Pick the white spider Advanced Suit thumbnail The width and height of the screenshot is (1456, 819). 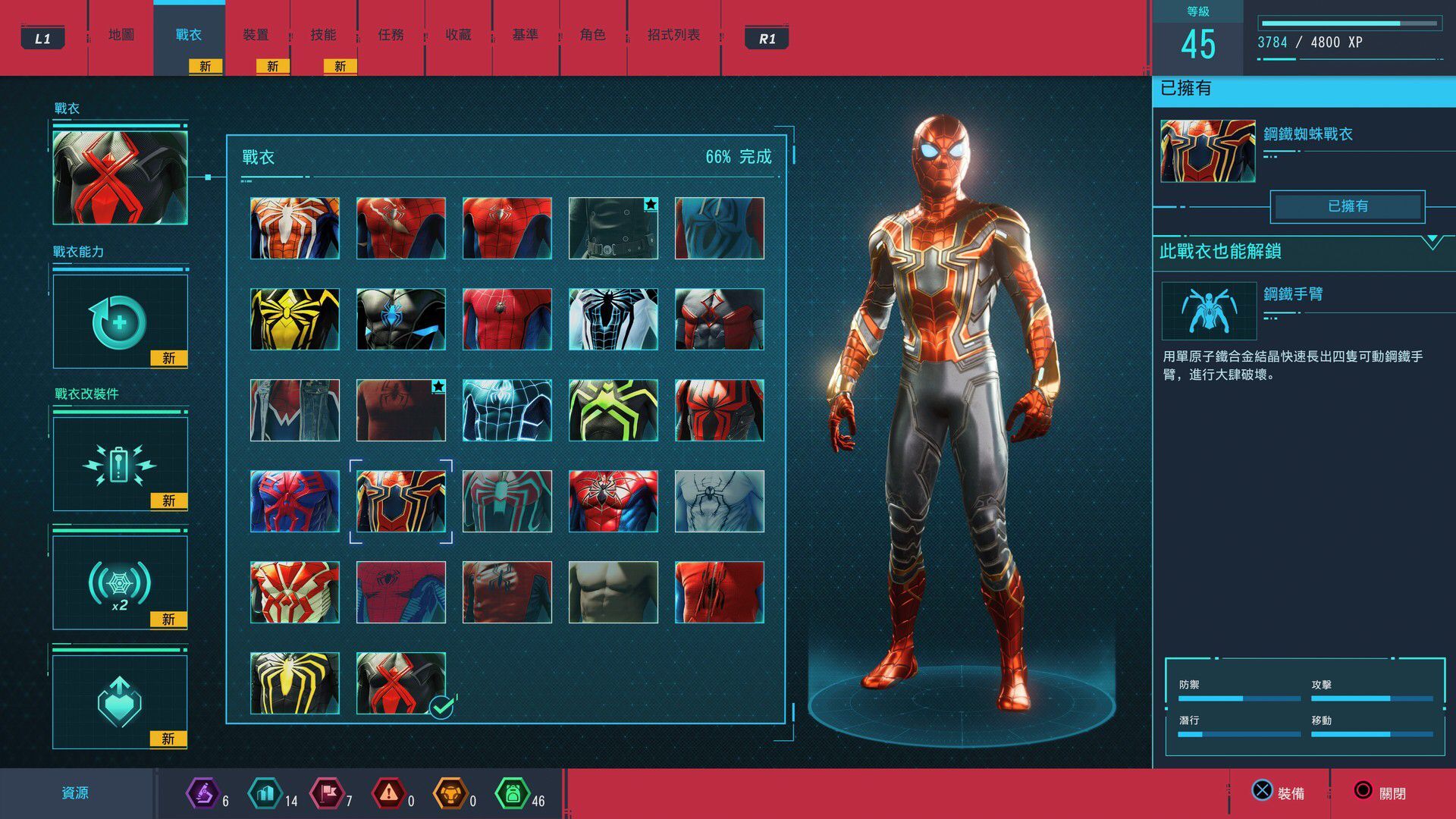pyautogui.click(x=295, y=228)
